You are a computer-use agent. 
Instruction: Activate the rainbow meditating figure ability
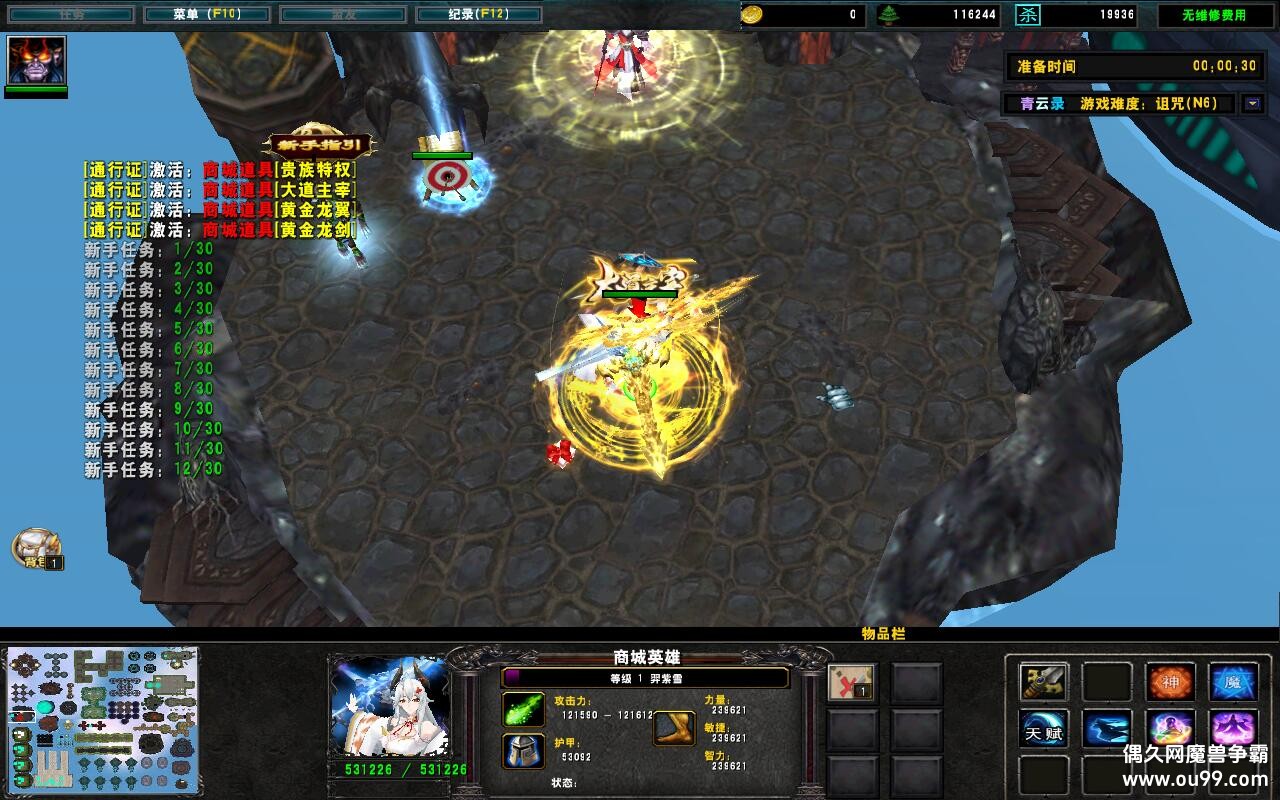[x=1170, y=729]
